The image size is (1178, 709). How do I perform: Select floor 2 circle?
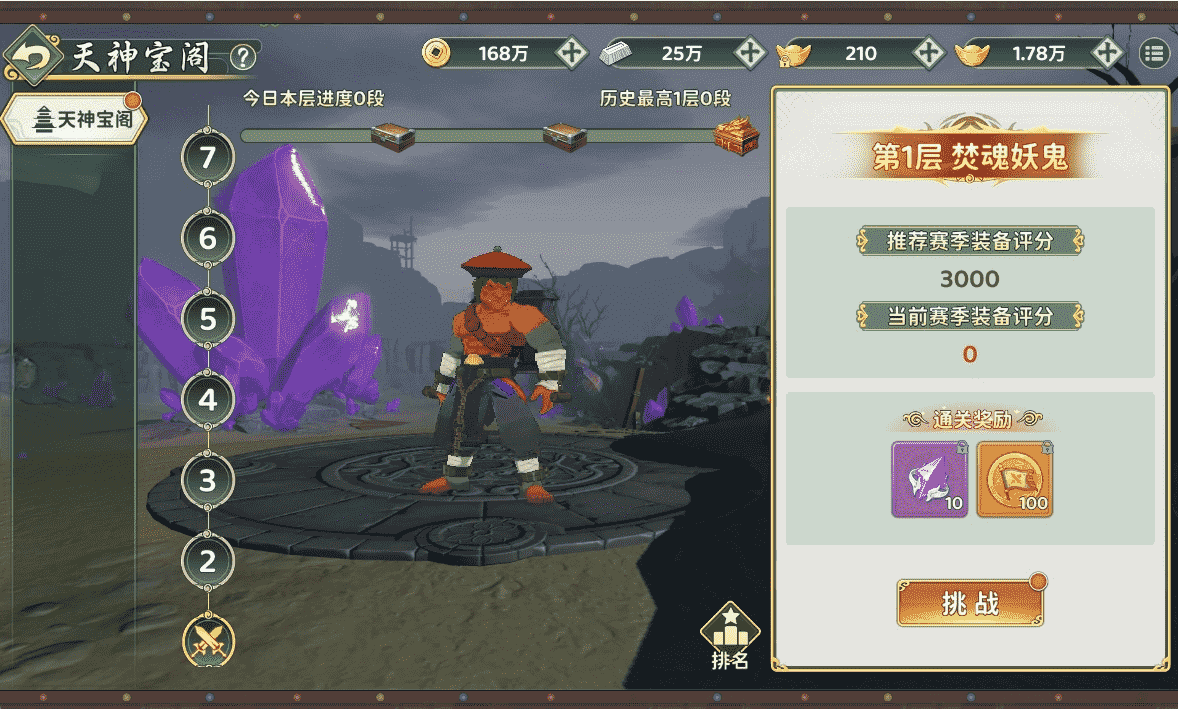click(x=208, y=561)
